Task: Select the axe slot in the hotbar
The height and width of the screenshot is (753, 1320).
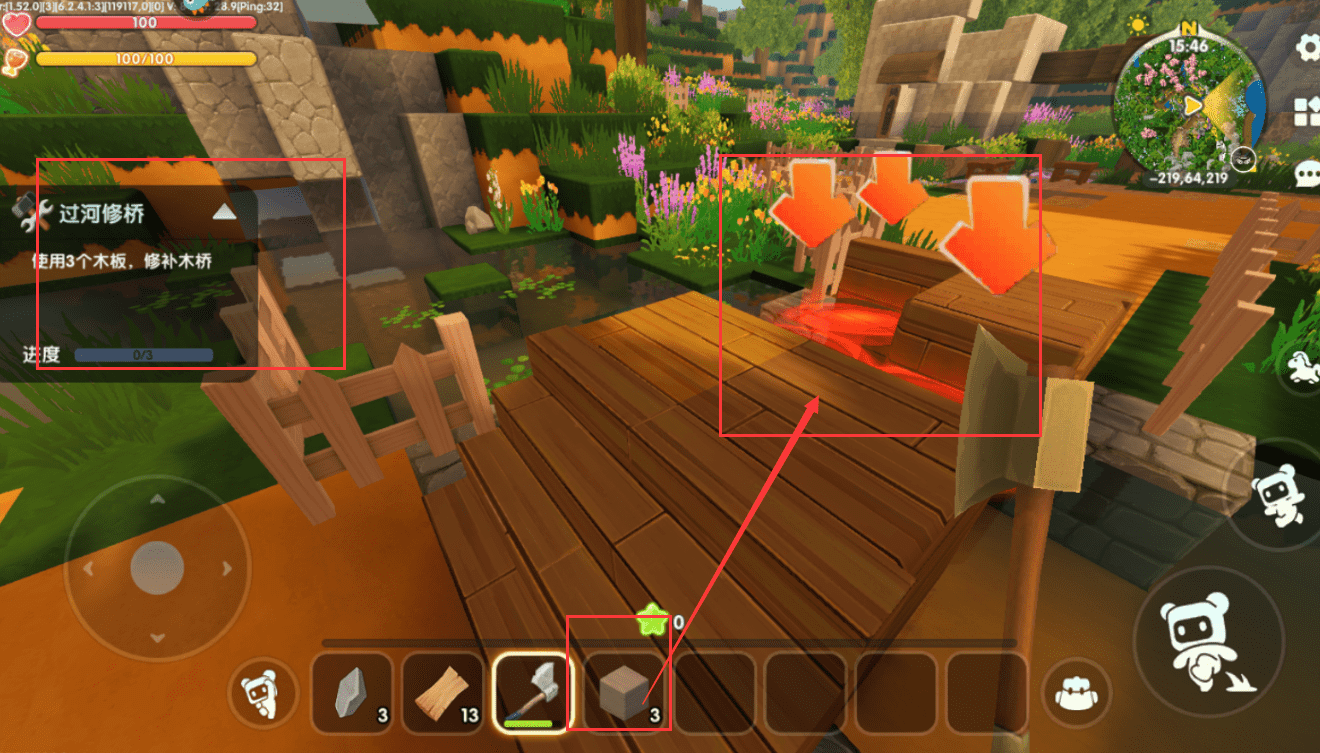Action: pyautogui.click(x=533, y=692)
